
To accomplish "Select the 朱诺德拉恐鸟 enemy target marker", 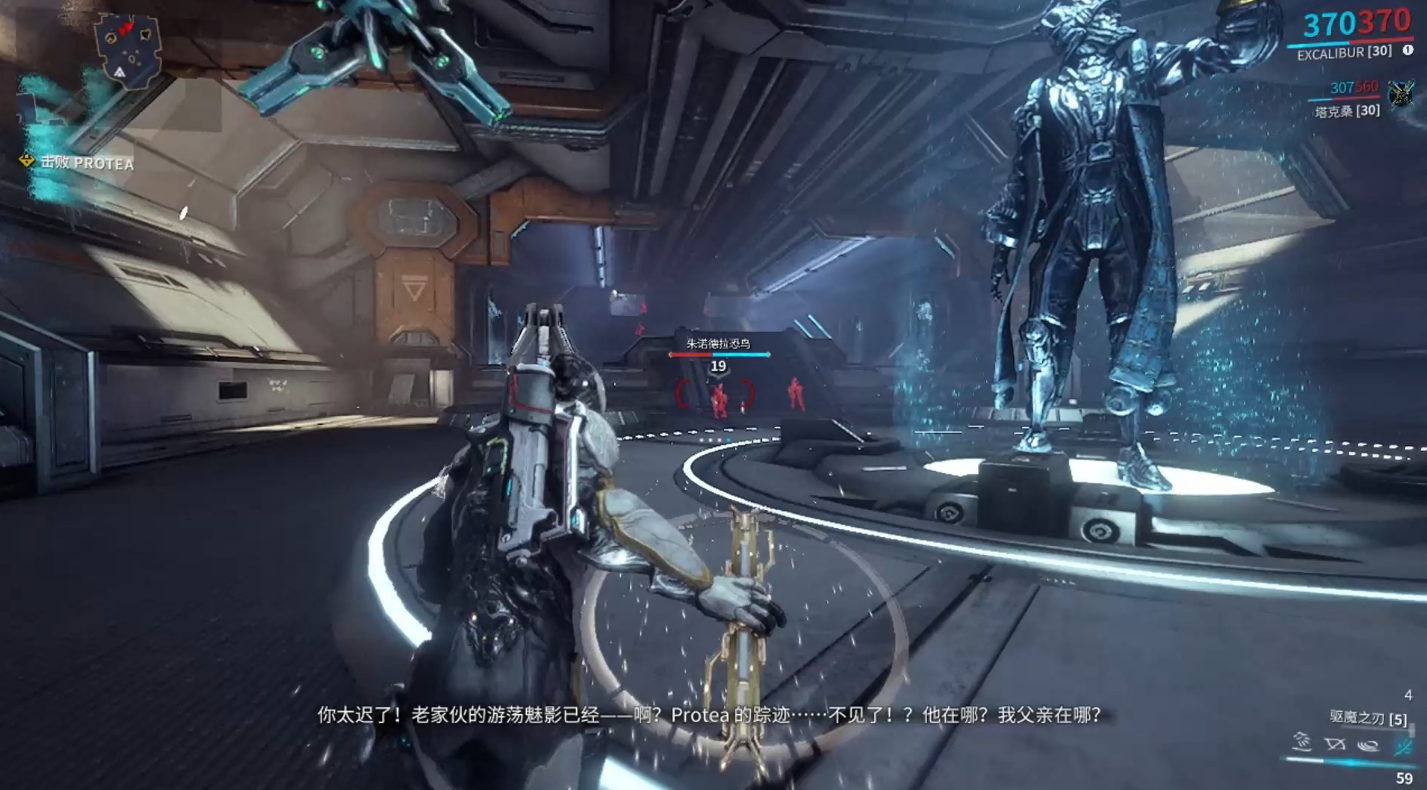I will coord(718,344).
